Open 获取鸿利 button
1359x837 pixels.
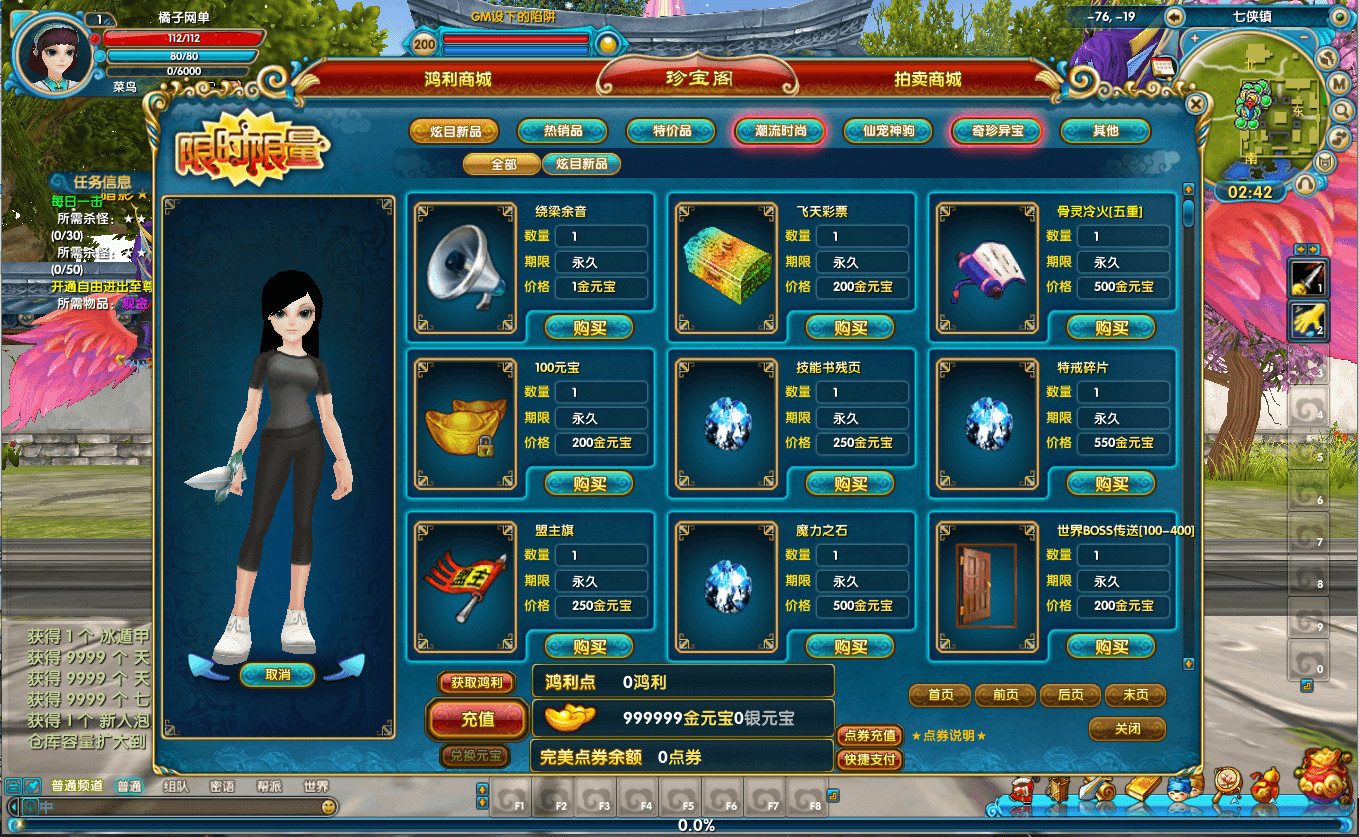coord(477,683)
